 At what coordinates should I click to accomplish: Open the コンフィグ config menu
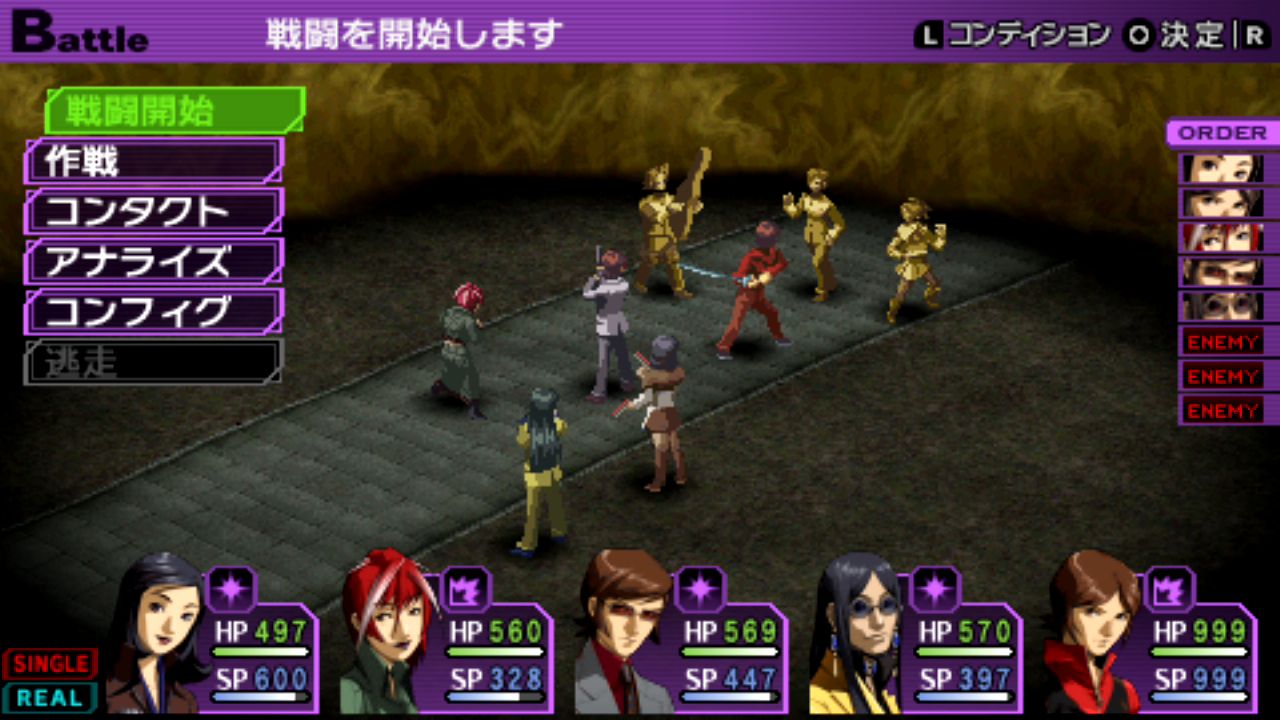155,311
